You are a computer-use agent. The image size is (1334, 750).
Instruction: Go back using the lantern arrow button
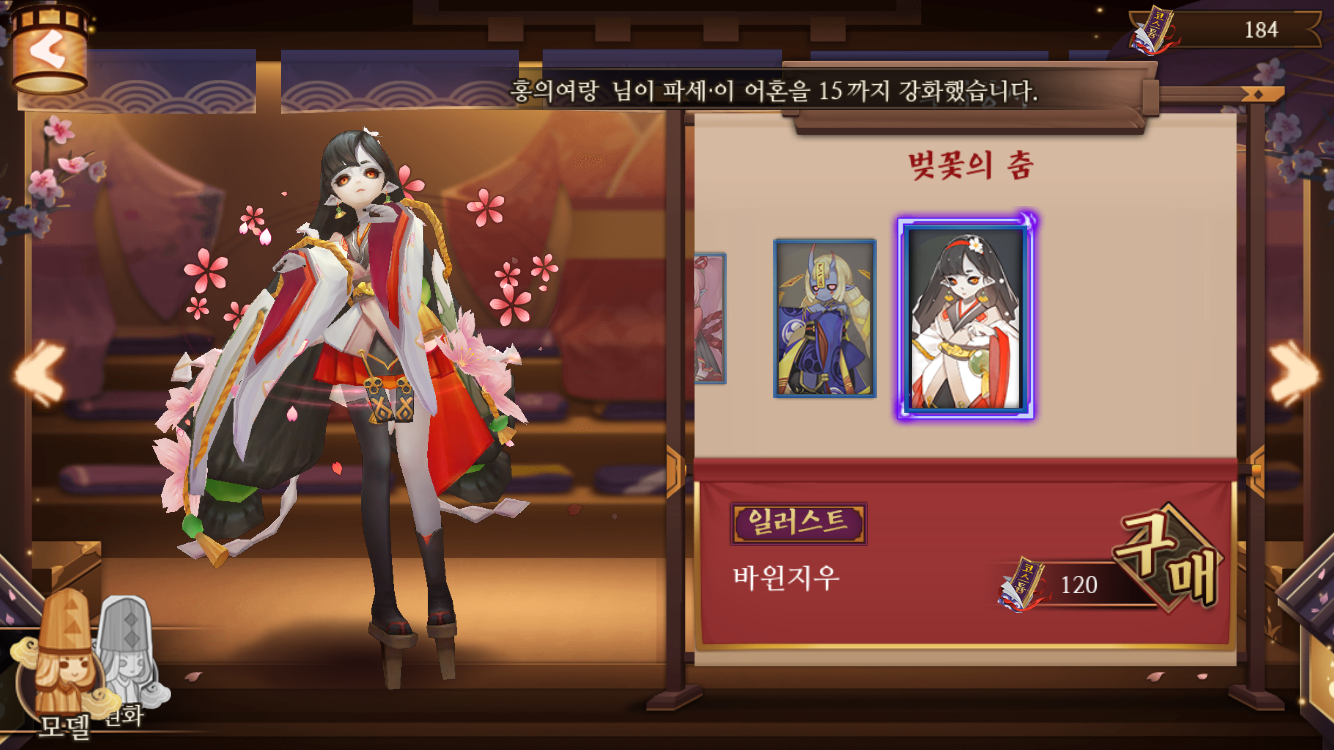(x=47, y=52)
